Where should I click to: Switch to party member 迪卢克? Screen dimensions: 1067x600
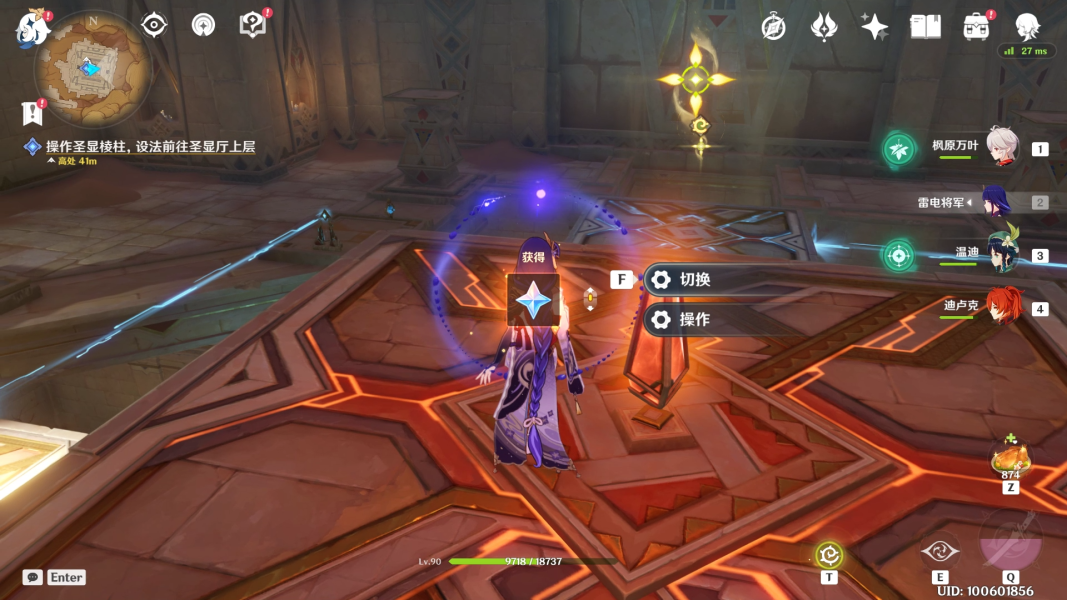point(1004,307)
